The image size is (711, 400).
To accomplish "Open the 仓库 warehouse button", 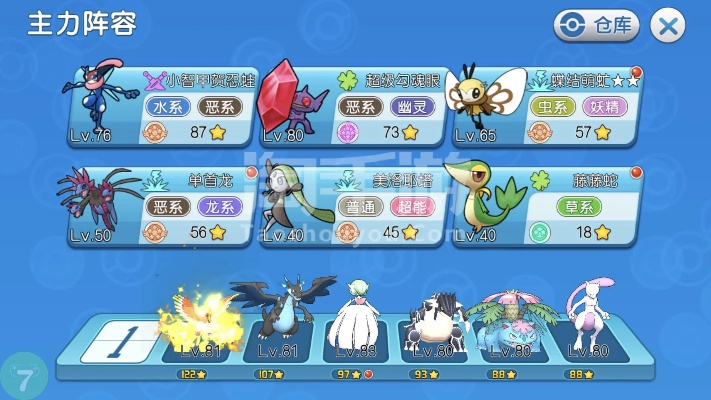I will coord(596,26).
